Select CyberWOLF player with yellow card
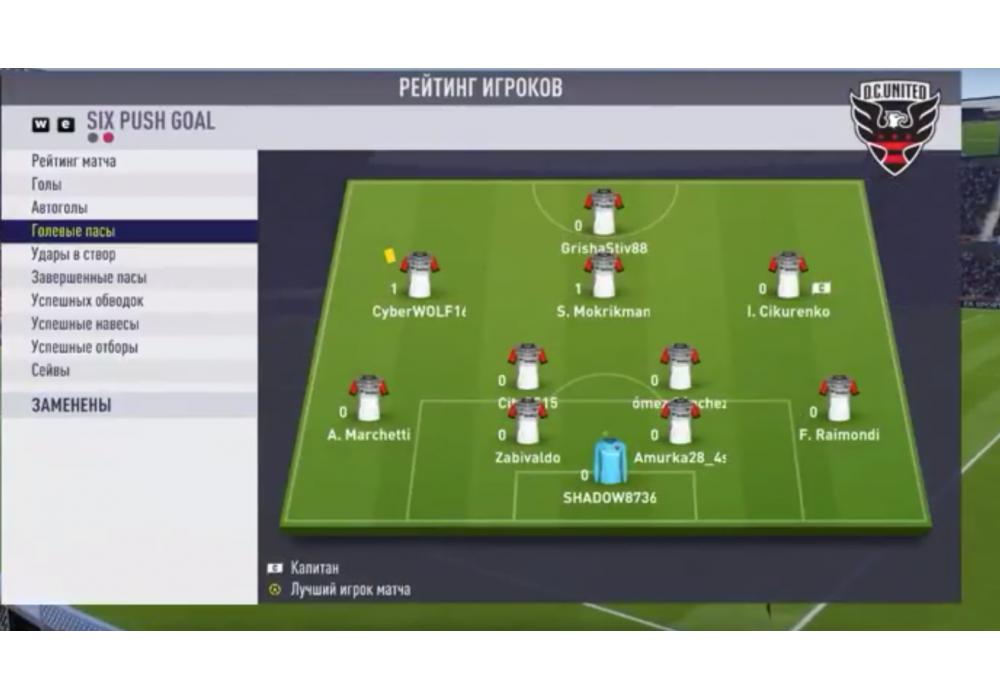1000x700 pixels. (x=420, y=277)
